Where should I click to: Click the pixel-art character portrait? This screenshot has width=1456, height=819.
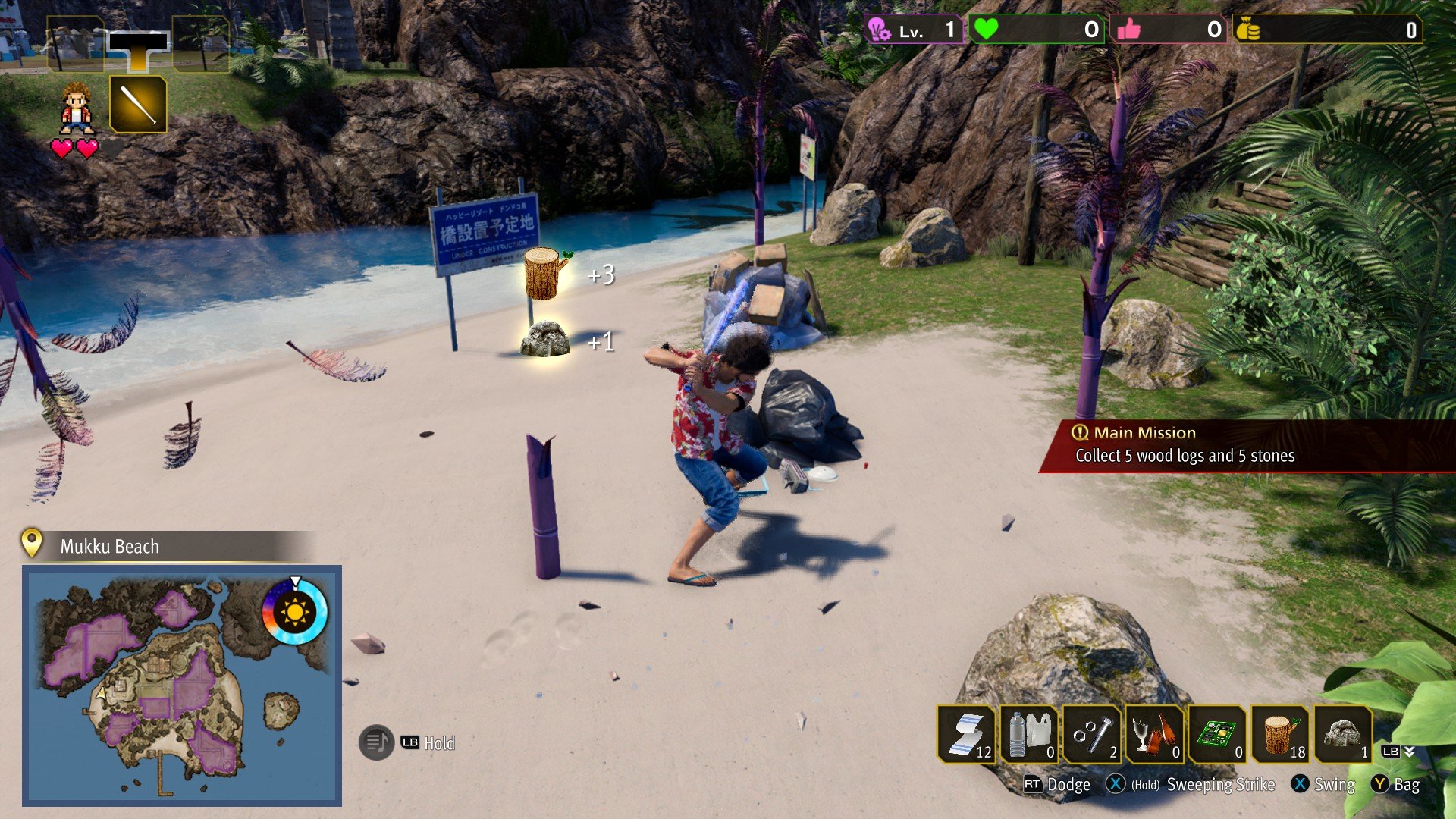[x=76, y=108]
